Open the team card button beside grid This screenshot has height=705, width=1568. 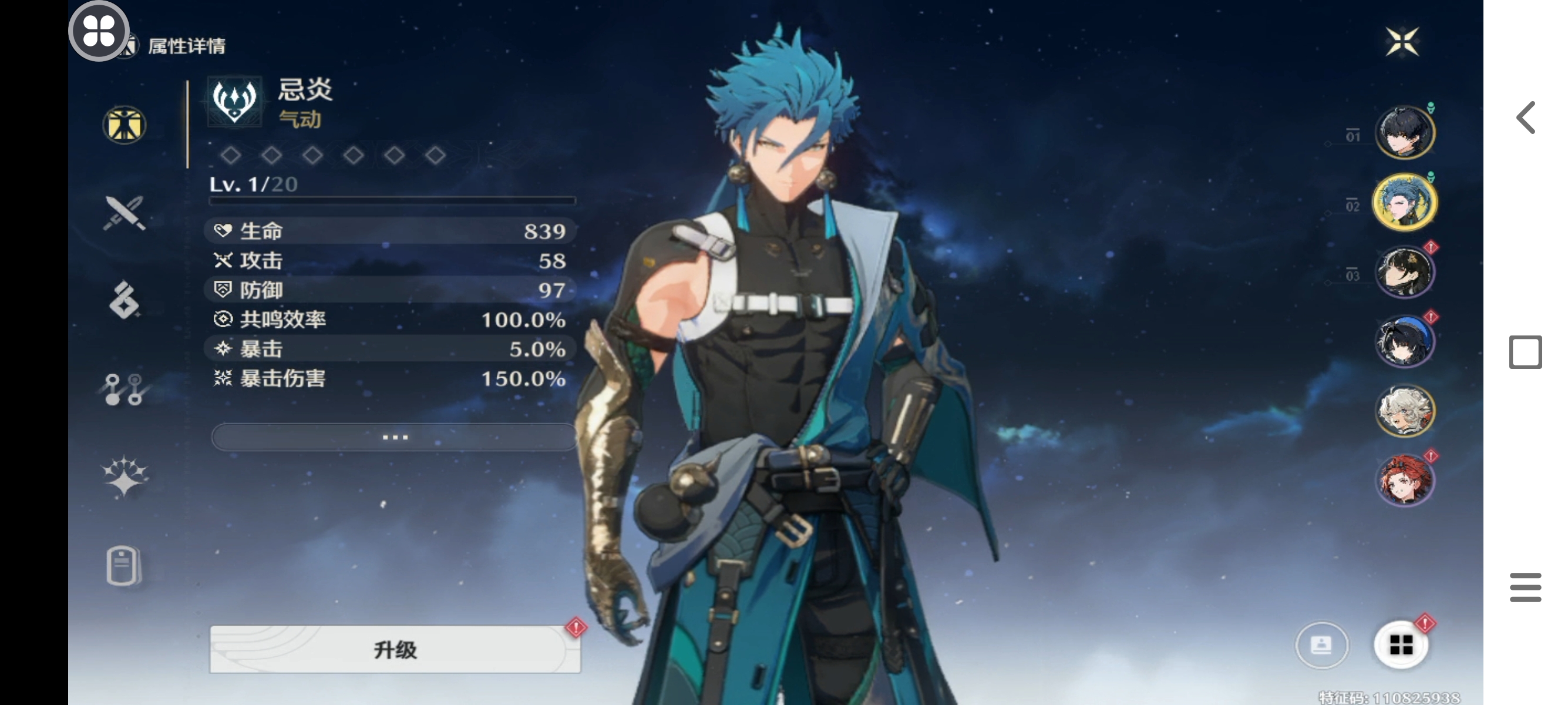(x=1321, y=644)
